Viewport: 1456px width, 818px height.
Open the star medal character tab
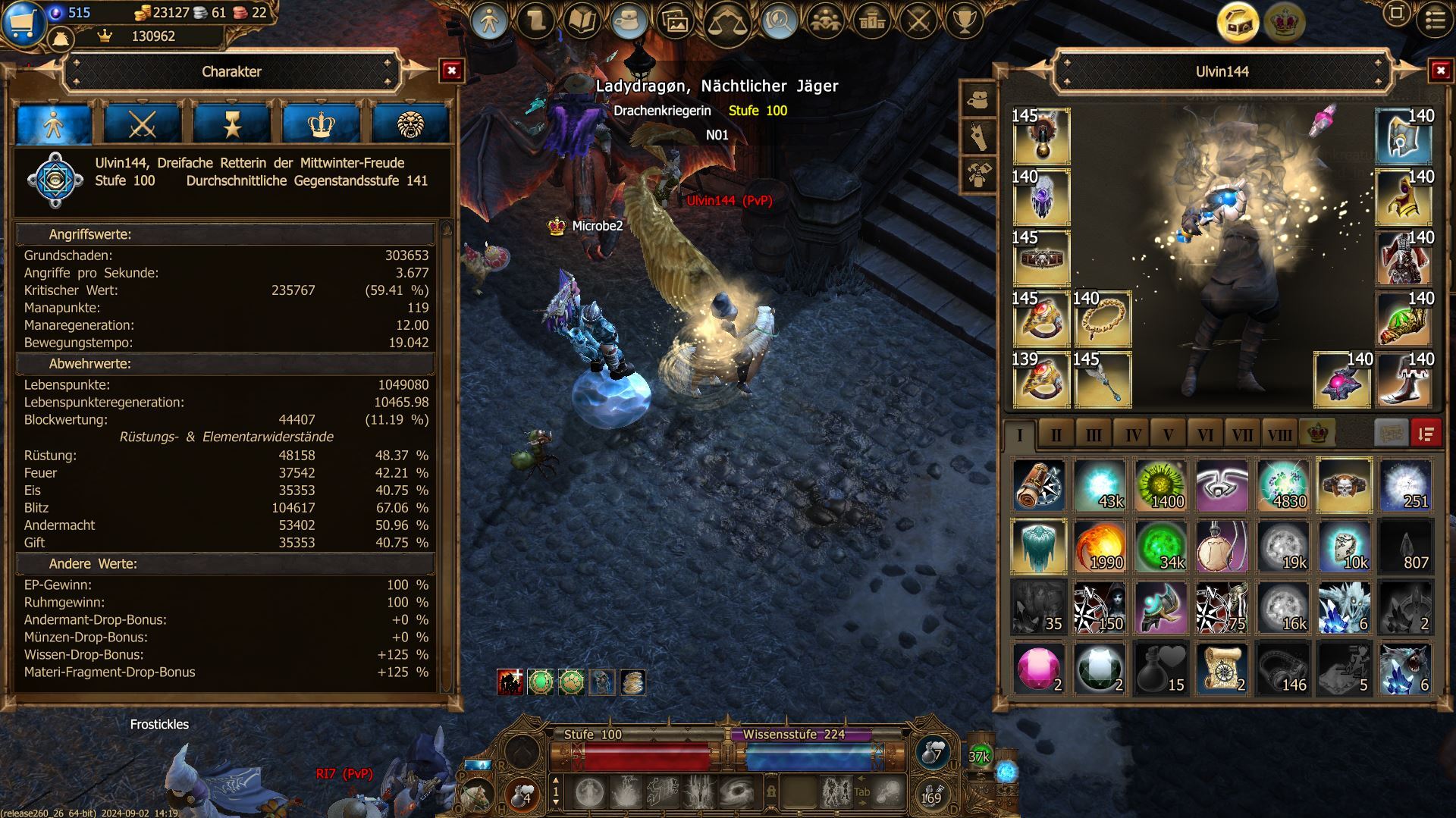pyautogui.click(x=231, y=124)
